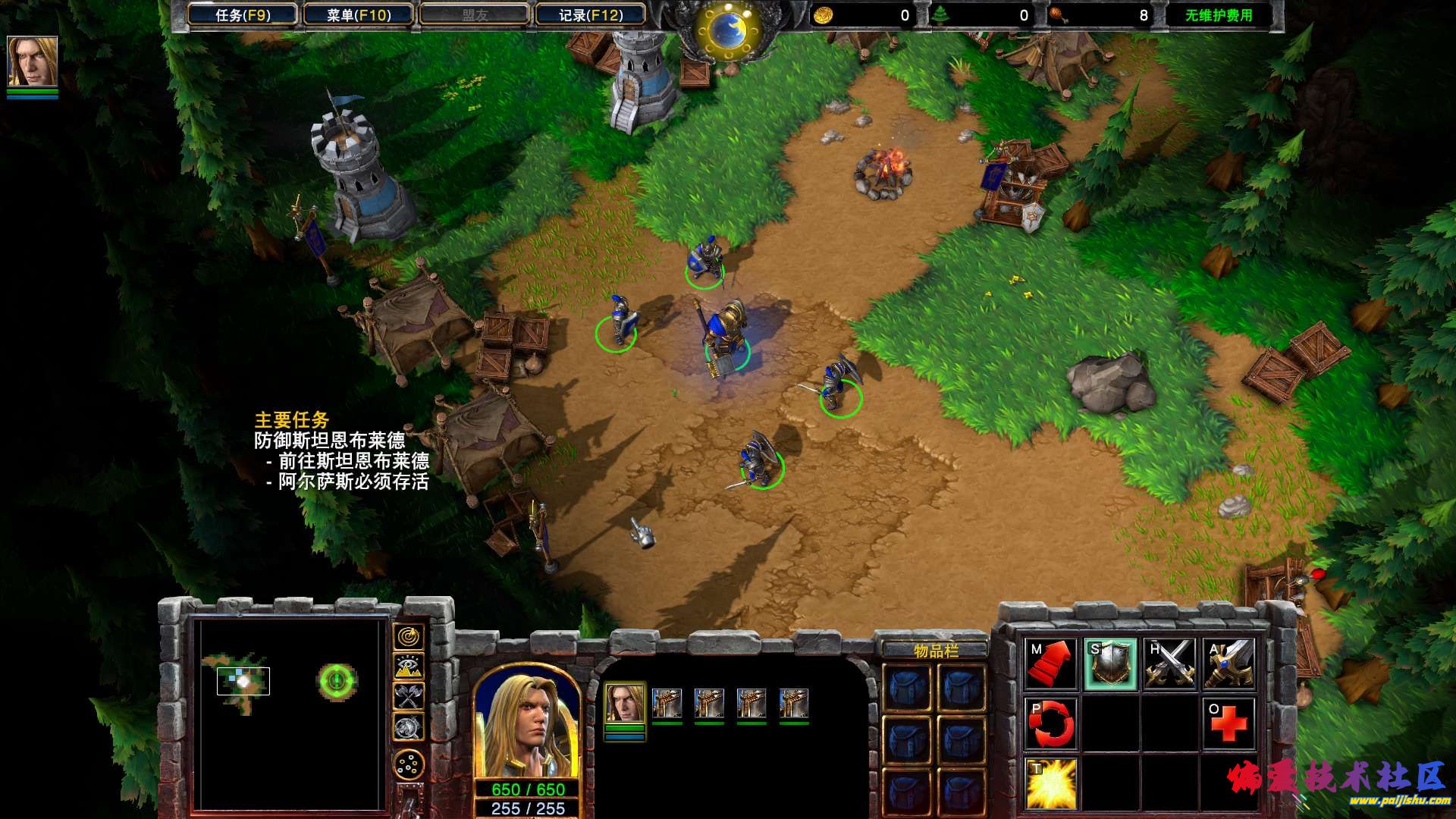
Task: Select the Attack command
Action: tap(1229, 664)
